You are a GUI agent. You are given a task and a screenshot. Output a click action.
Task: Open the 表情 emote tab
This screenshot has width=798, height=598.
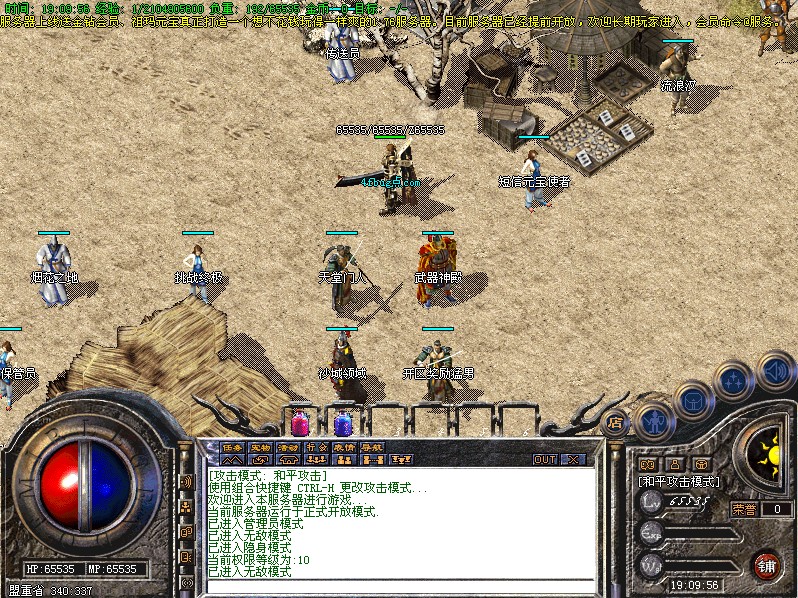point(345,447)
